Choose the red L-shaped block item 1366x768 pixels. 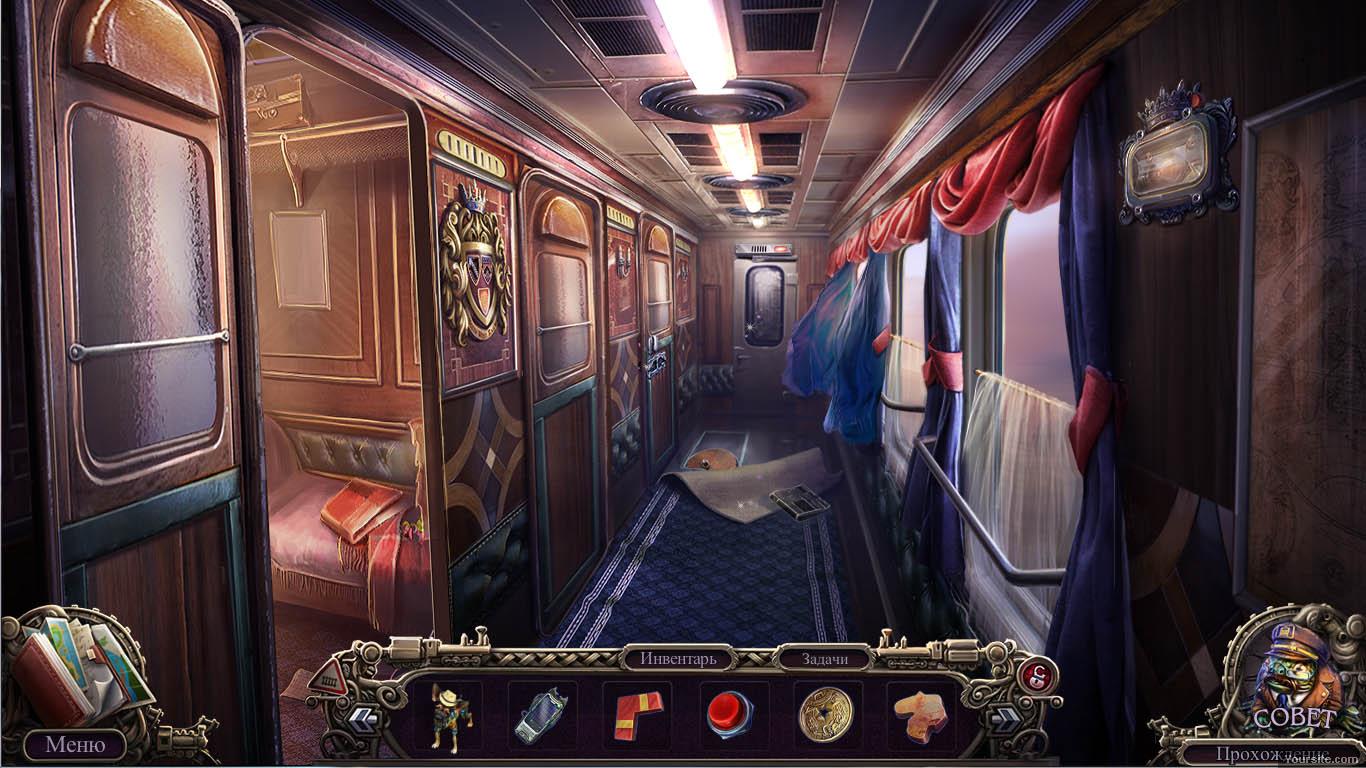(637, 714)
